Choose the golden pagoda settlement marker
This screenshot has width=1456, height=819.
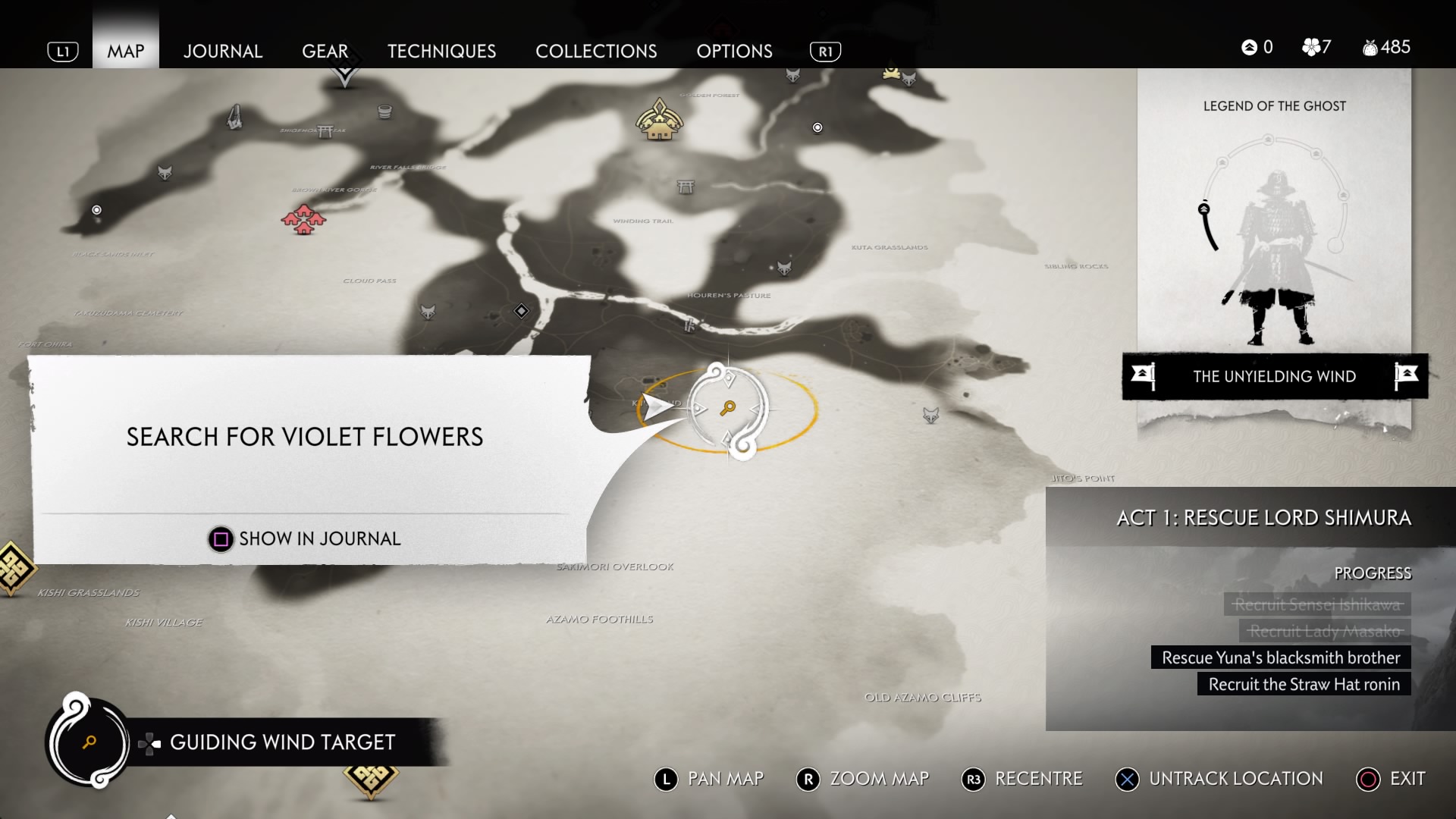pyautogui.click(x=659, y=120)
